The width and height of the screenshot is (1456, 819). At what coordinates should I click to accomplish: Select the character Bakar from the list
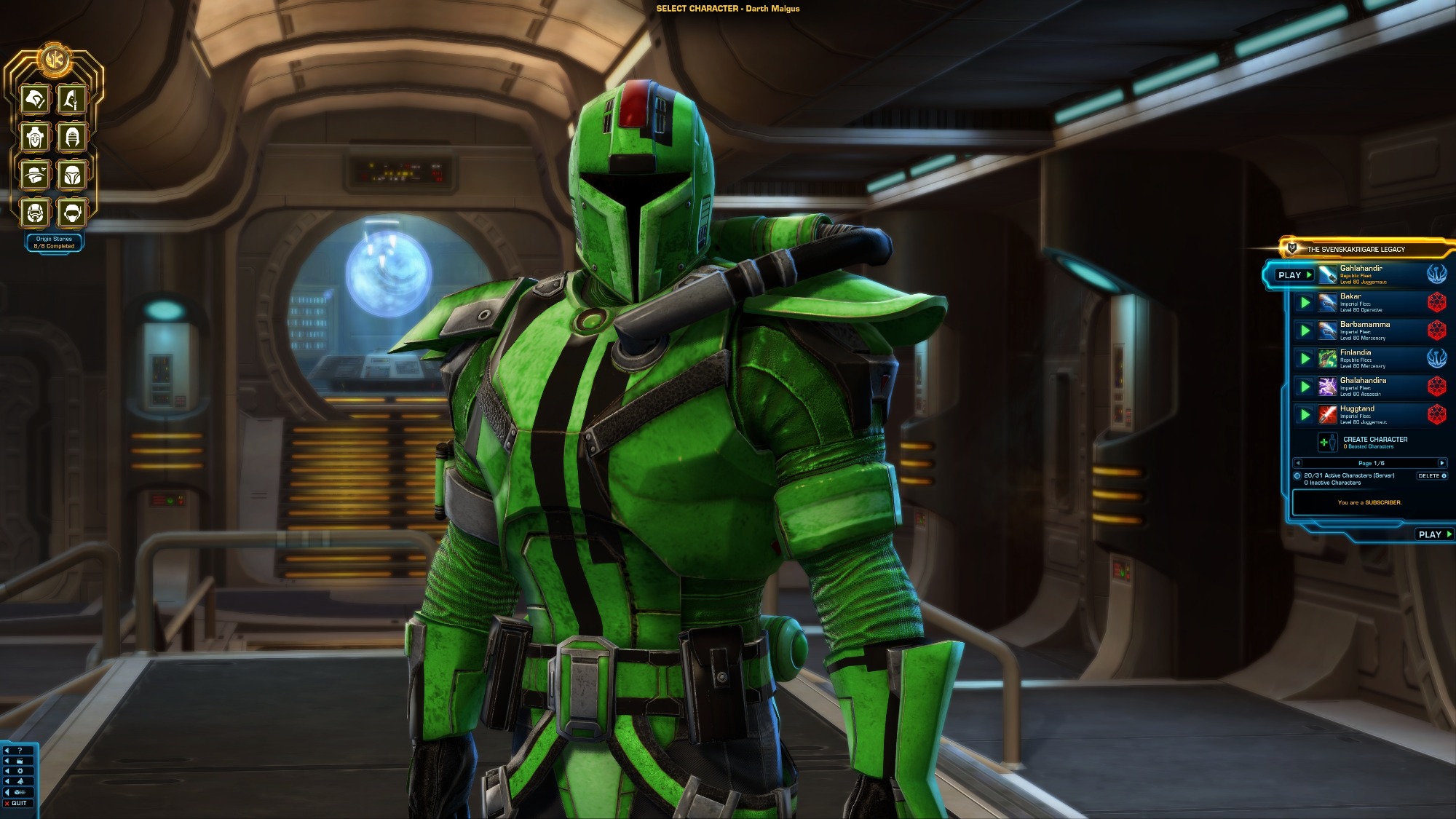(x=1360, y=302)
